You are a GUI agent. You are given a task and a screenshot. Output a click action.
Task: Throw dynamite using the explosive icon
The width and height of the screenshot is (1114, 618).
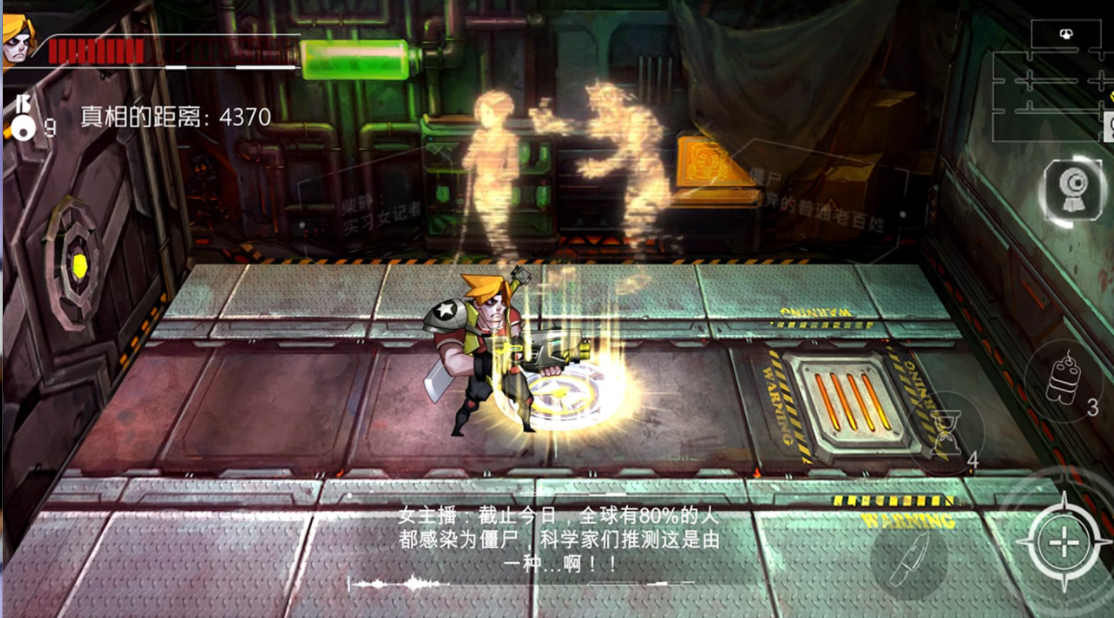coord(1062,378)
